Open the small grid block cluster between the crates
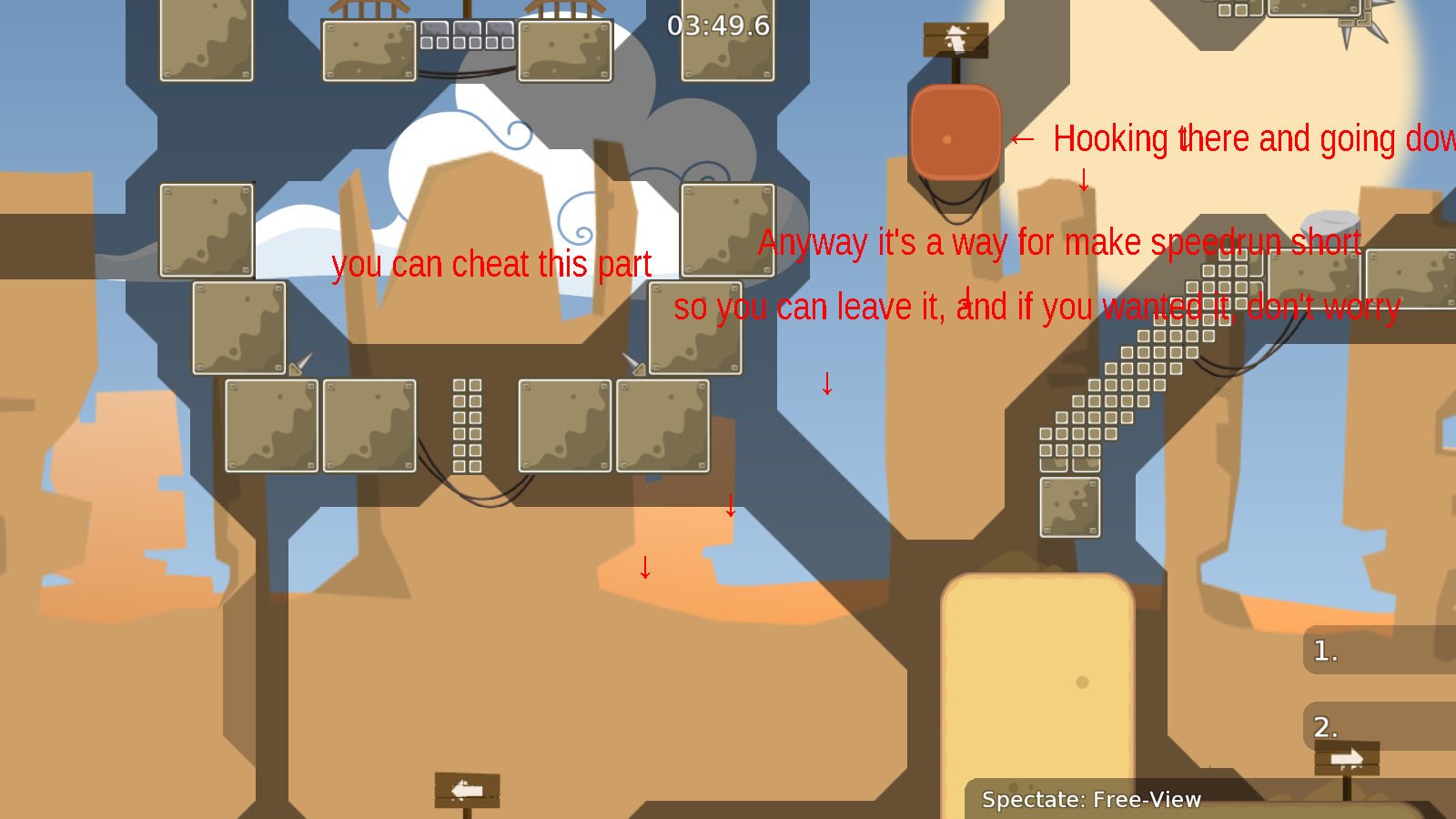The image size is (1456, 819). click(x=466, y=423)
